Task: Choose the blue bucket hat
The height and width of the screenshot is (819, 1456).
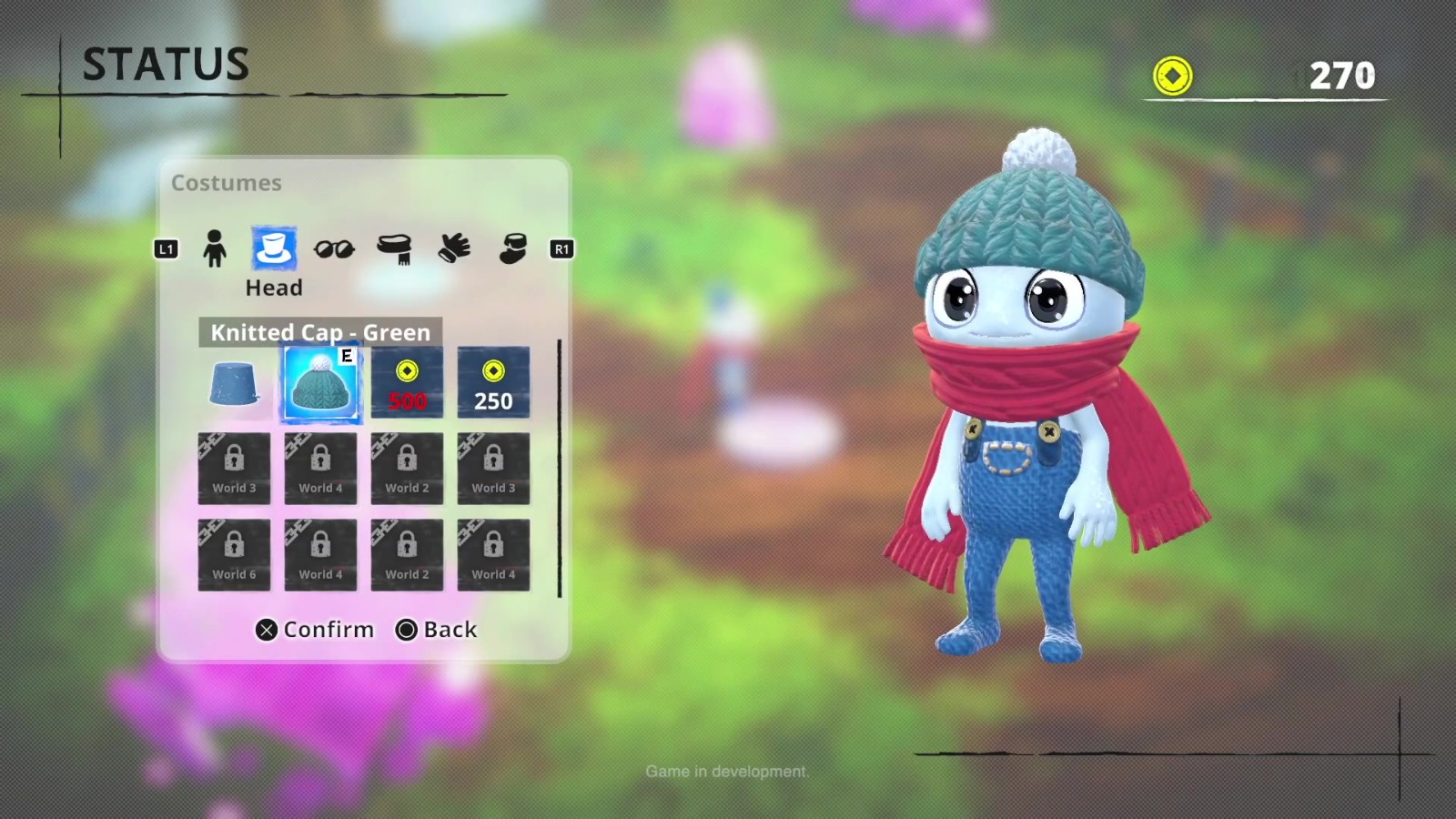Action: pos(234,383)
